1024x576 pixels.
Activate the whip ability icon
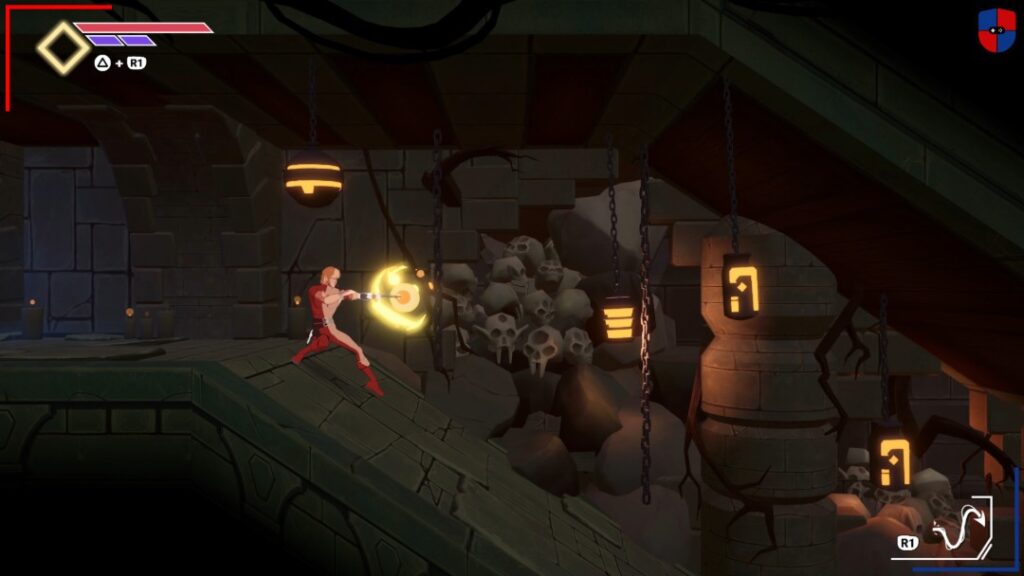(x=955, y=527)
